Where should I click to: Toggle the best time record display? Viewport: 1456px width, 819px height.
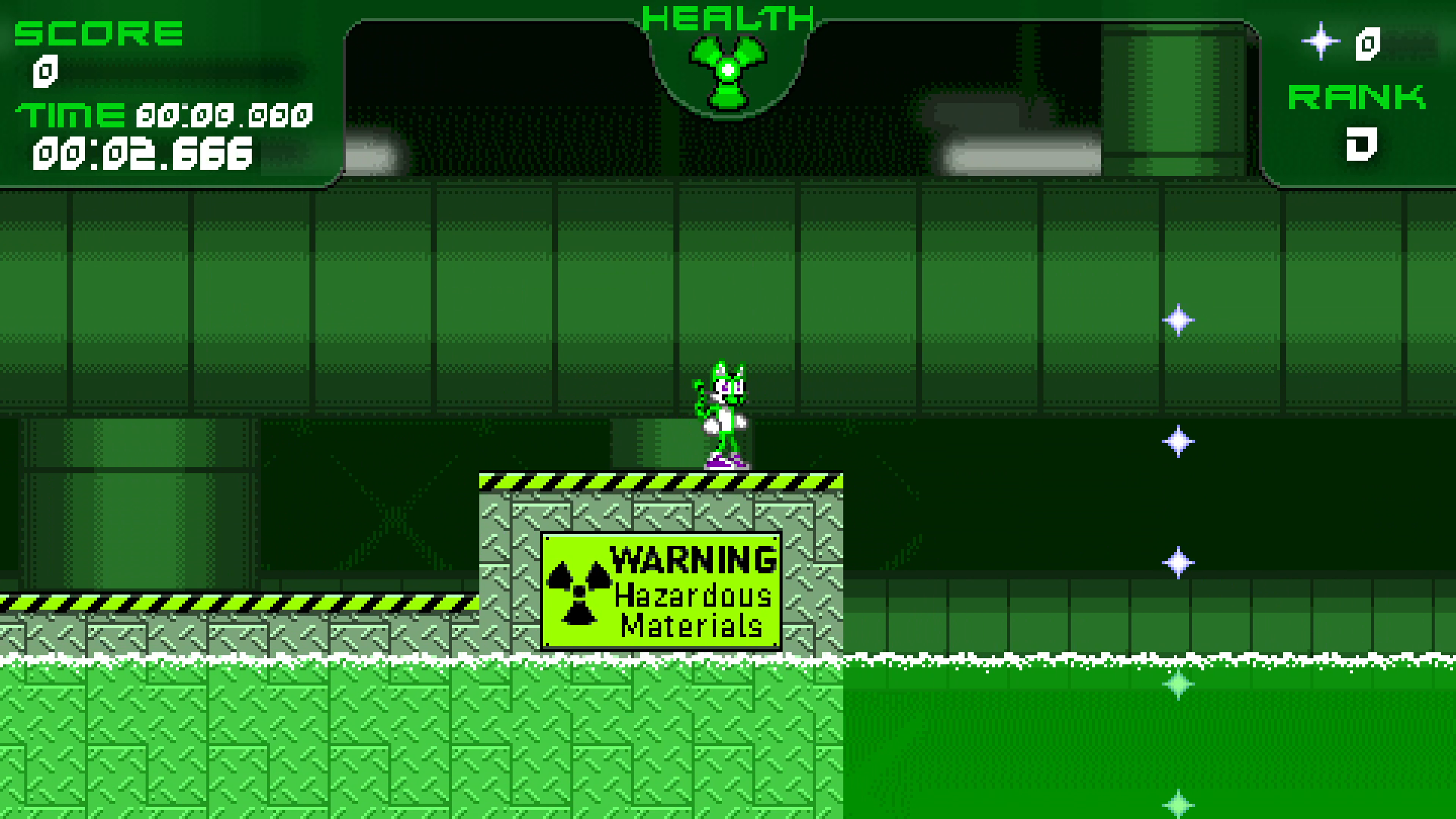pos(221,115)
